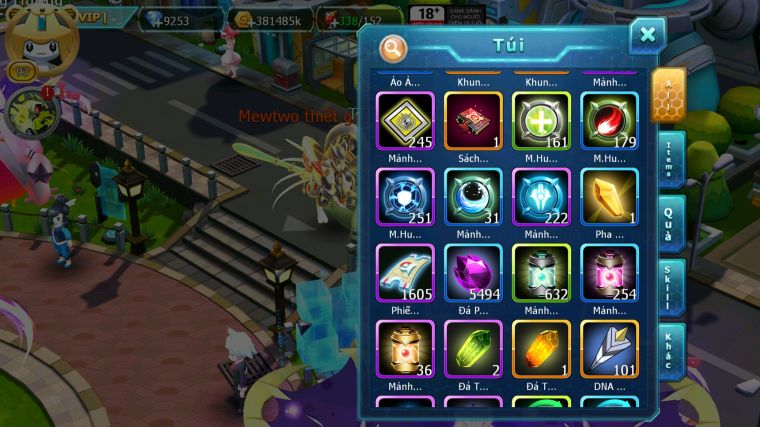This screenshot has height=427, width=760.
Task: Close the Túi bag window
Action: 647,36
